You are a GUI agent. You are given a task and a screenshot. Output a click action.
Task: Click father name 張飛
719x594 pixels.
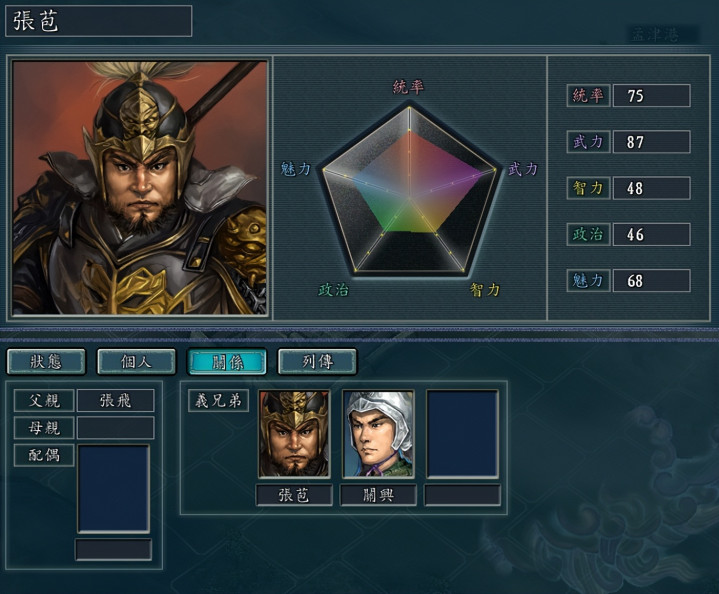[x=116, y=401]
